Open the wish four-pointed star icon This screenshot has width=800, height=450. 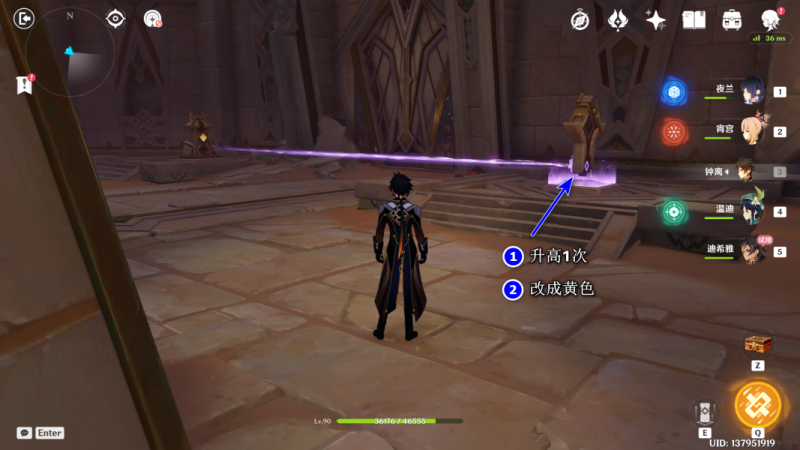[x=656, y=20]
